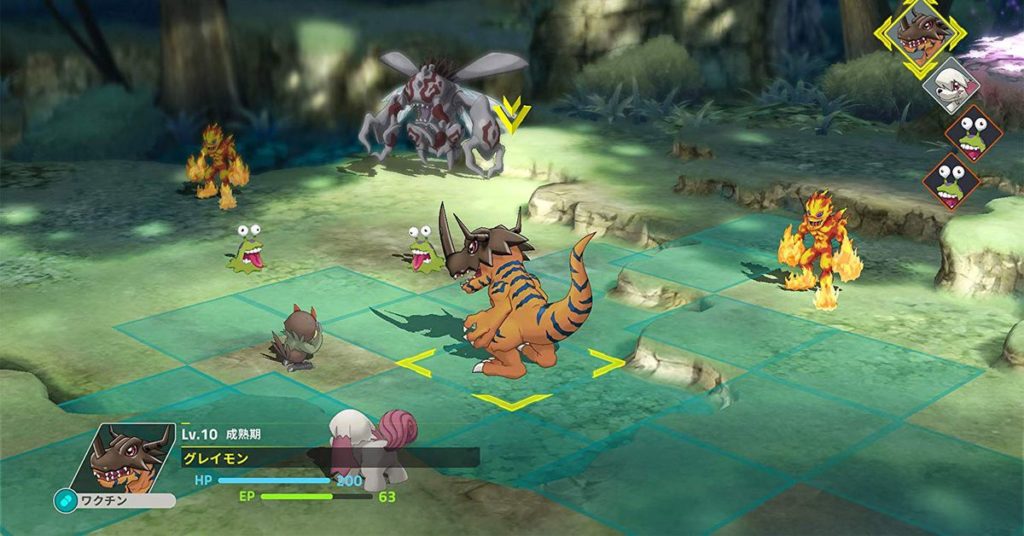Image resolution: width=1024 pixels, height=536 pixels.
Task: Click the white Digimon turn order portrait
Action: (949, 82)
